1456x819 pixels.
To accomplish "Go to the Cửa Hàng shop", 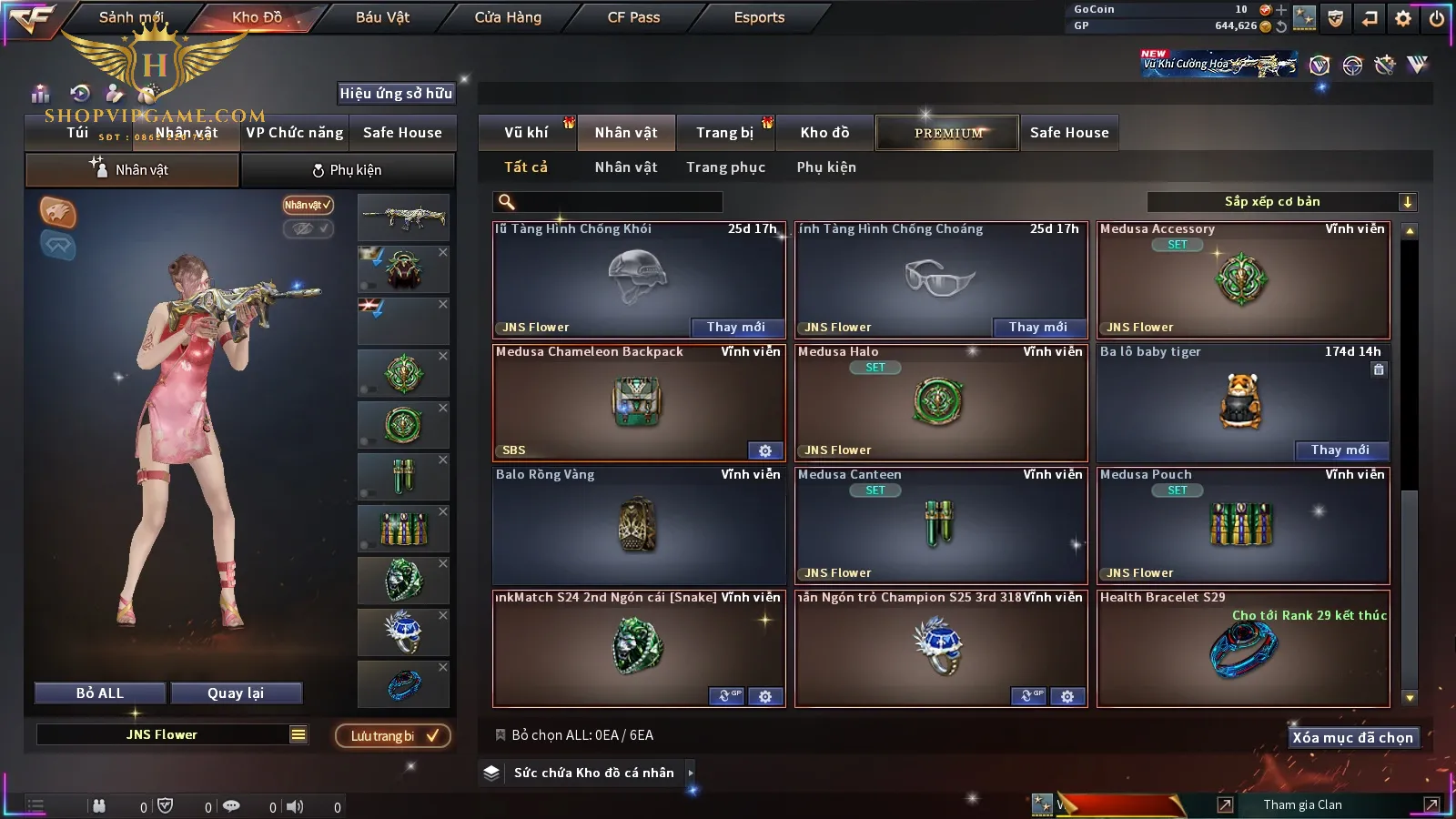I will [508, 17].
